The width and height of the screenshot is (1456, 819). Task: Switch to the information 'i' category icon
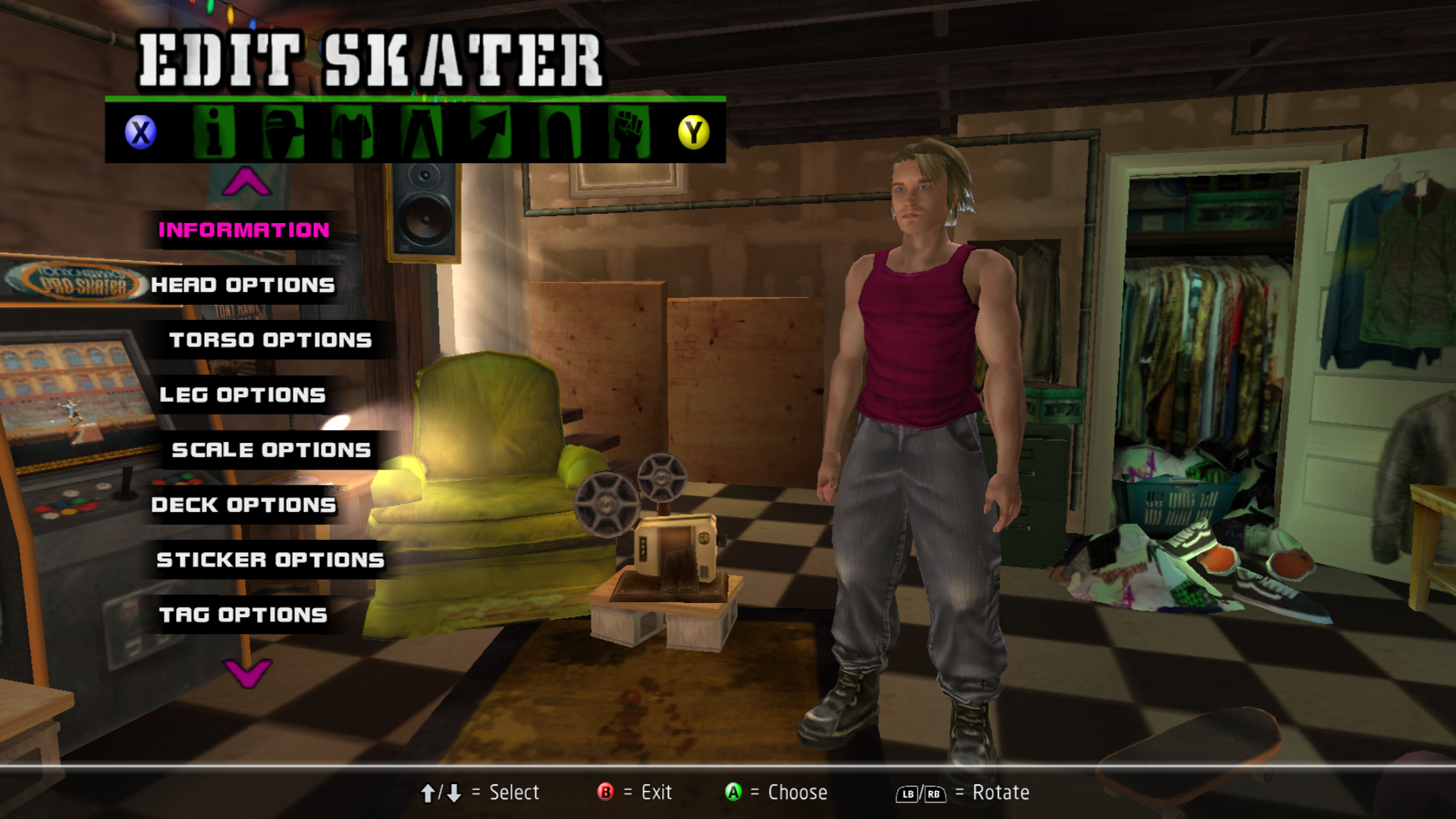click(214, 132)
